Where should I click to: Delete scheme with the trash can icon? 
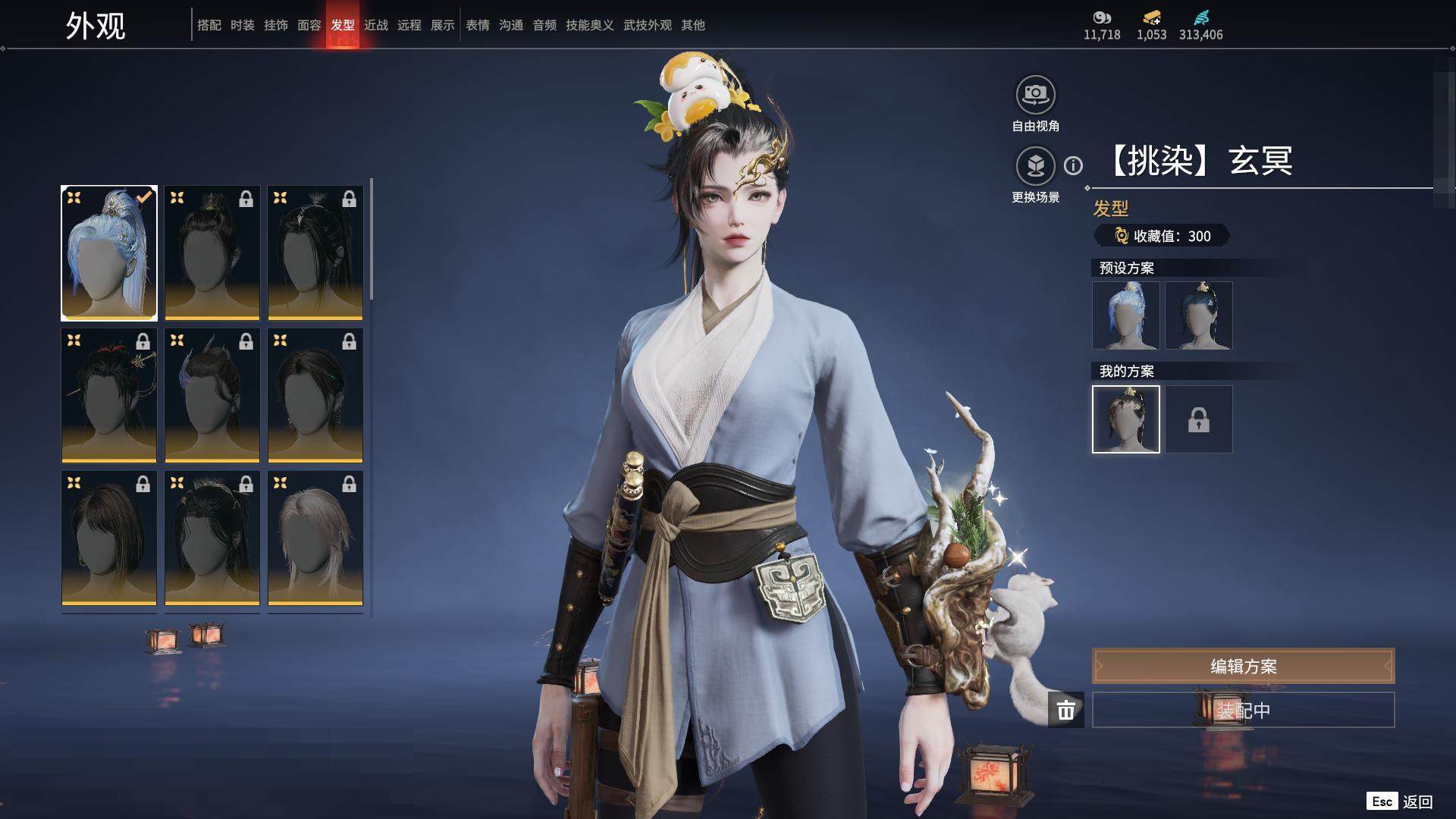[x=1065, y=710]
